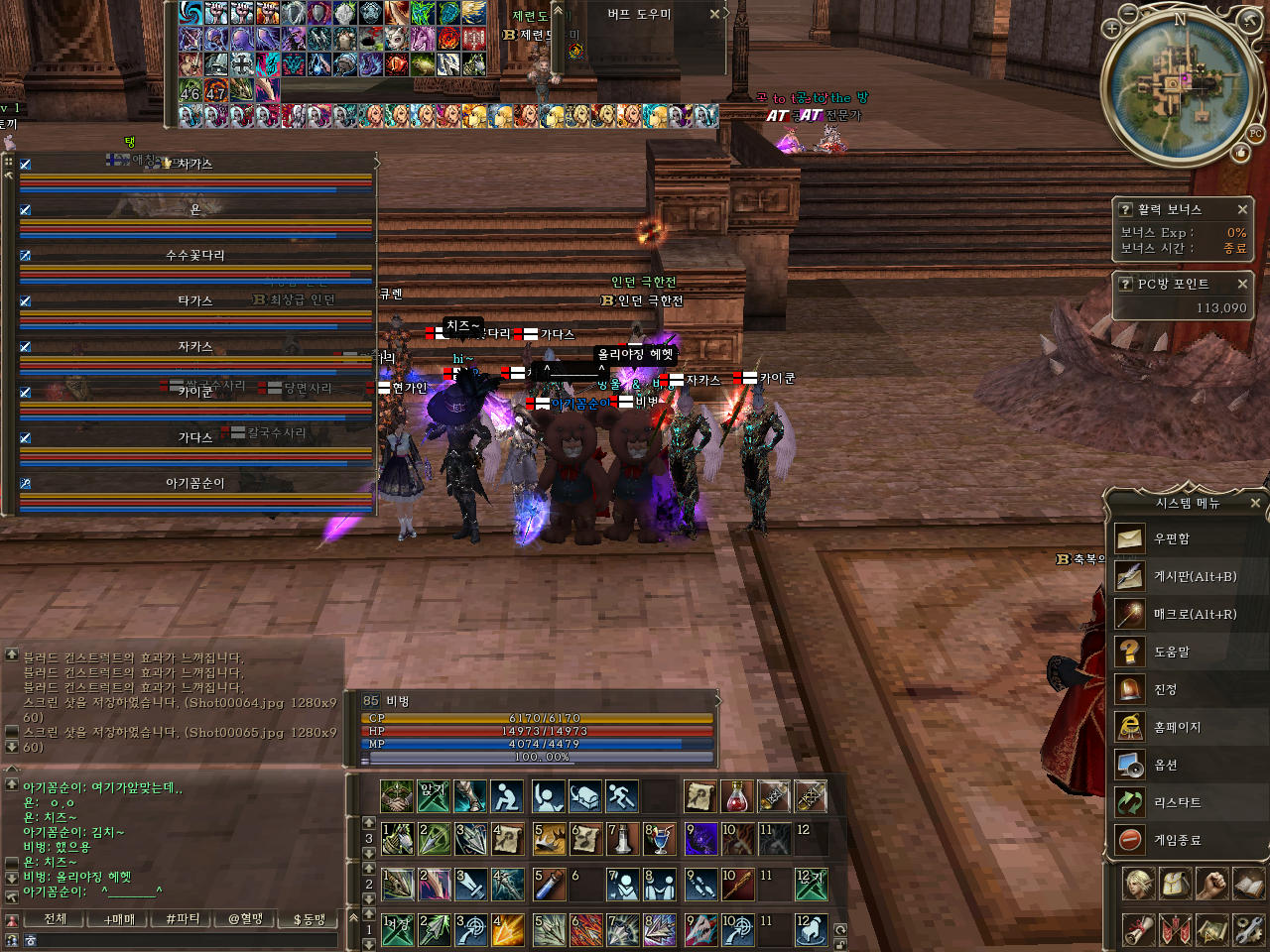This screenshot has height=952, width=1270.
Task: Click 게임종료 to quit the game
Action: pos(1177,840)
